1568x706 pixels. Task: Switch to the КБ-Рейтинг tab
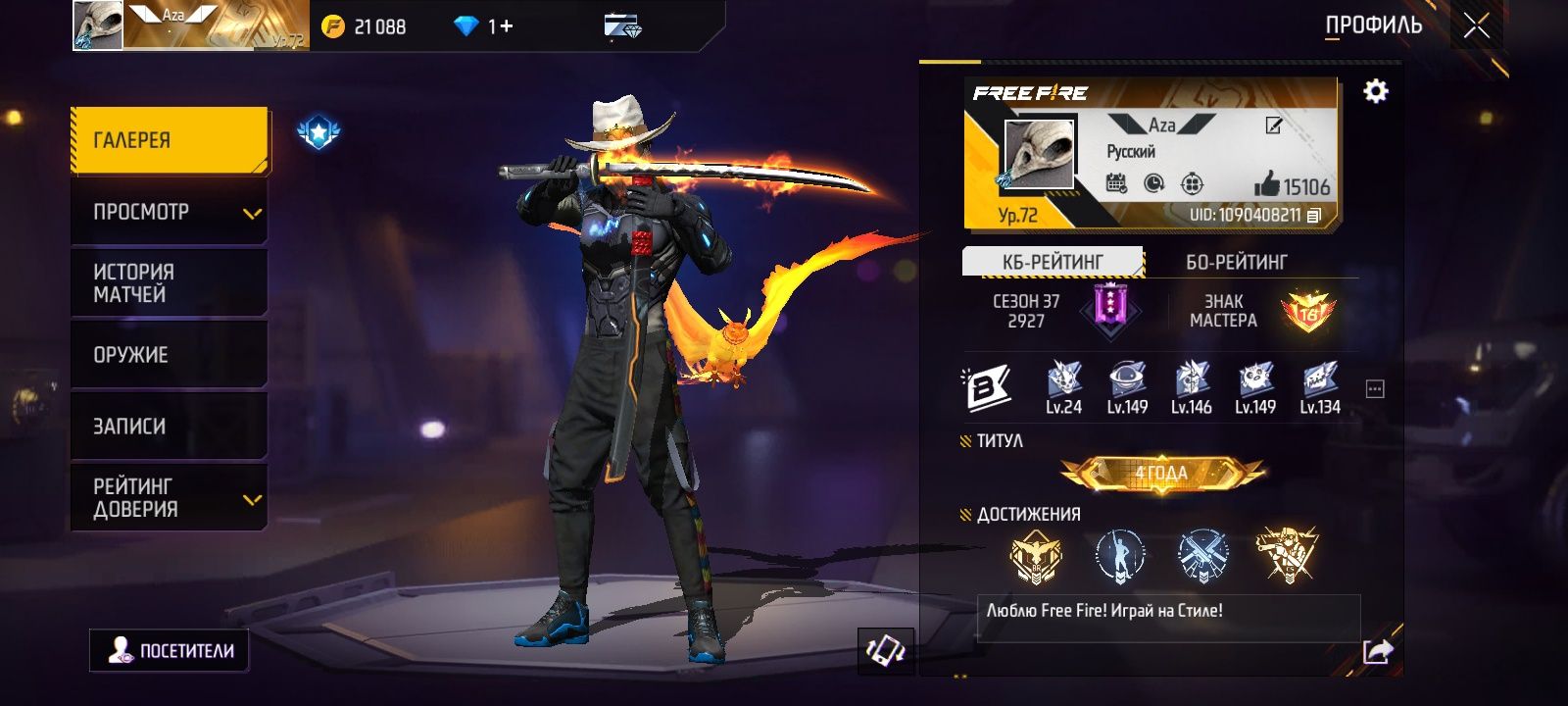coord(1053,262)
